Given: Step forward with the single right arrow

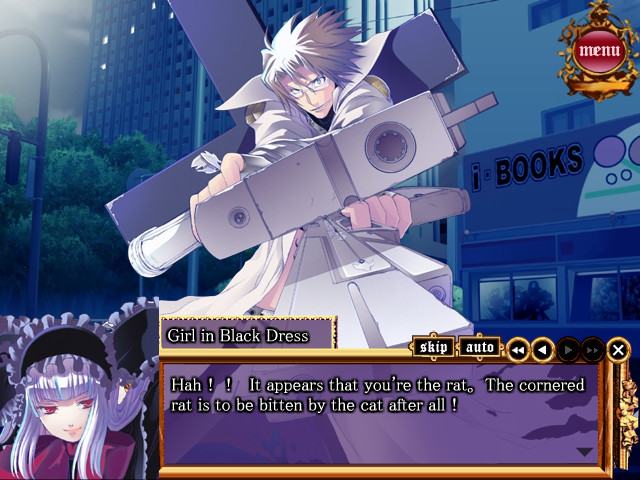Looking at the screenshot, I should click(568, 350).
